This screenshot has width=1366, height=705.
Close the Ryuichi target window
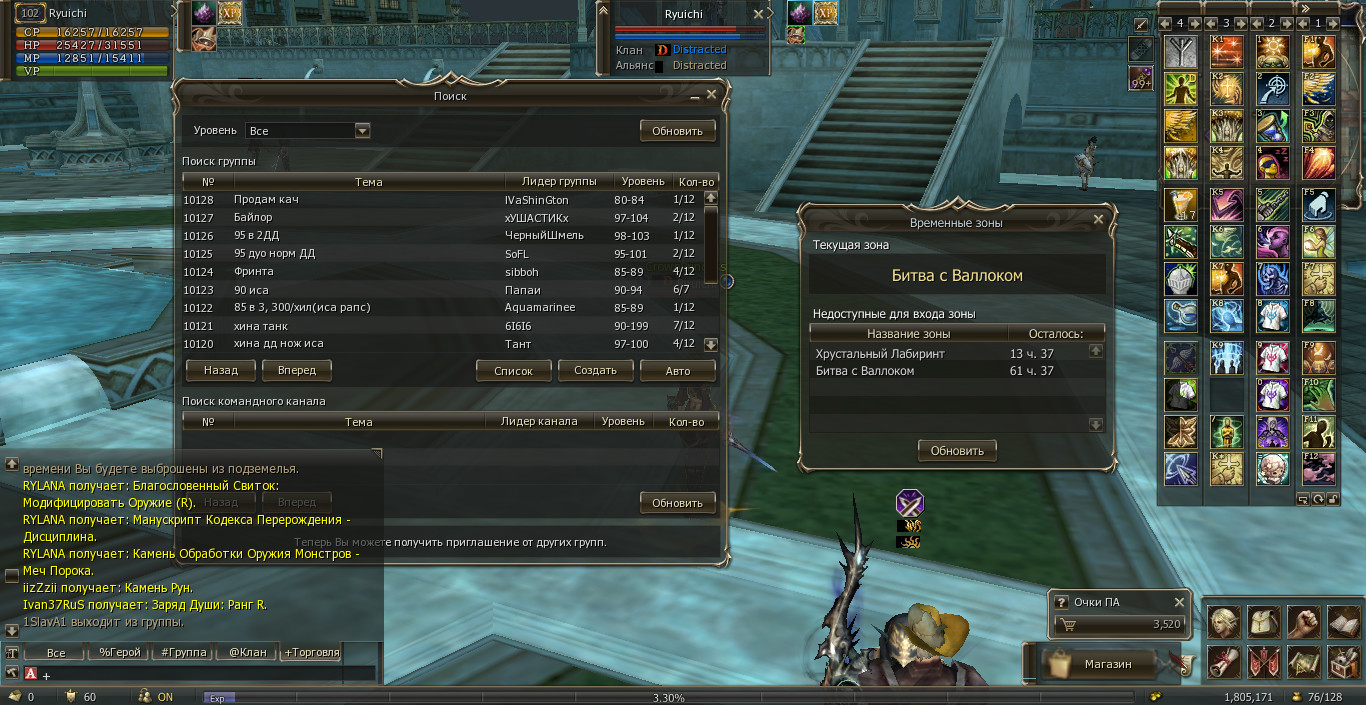759,15
